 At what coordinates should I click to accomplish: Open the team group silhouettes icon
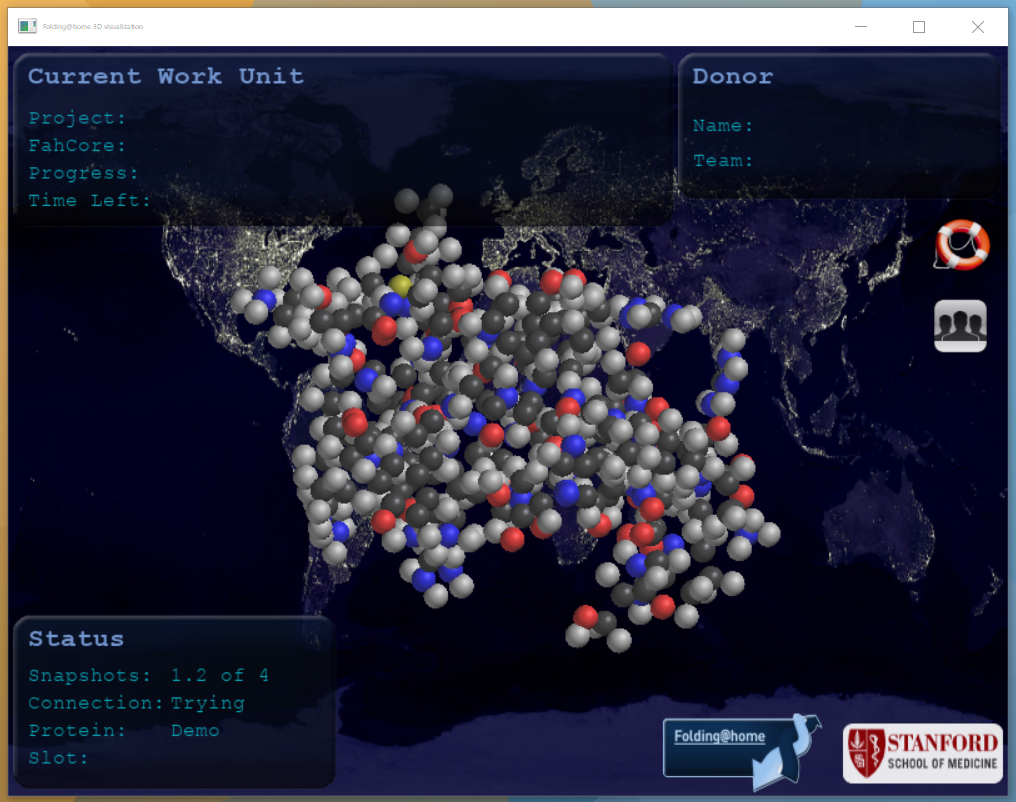click(x=960, y=326)
